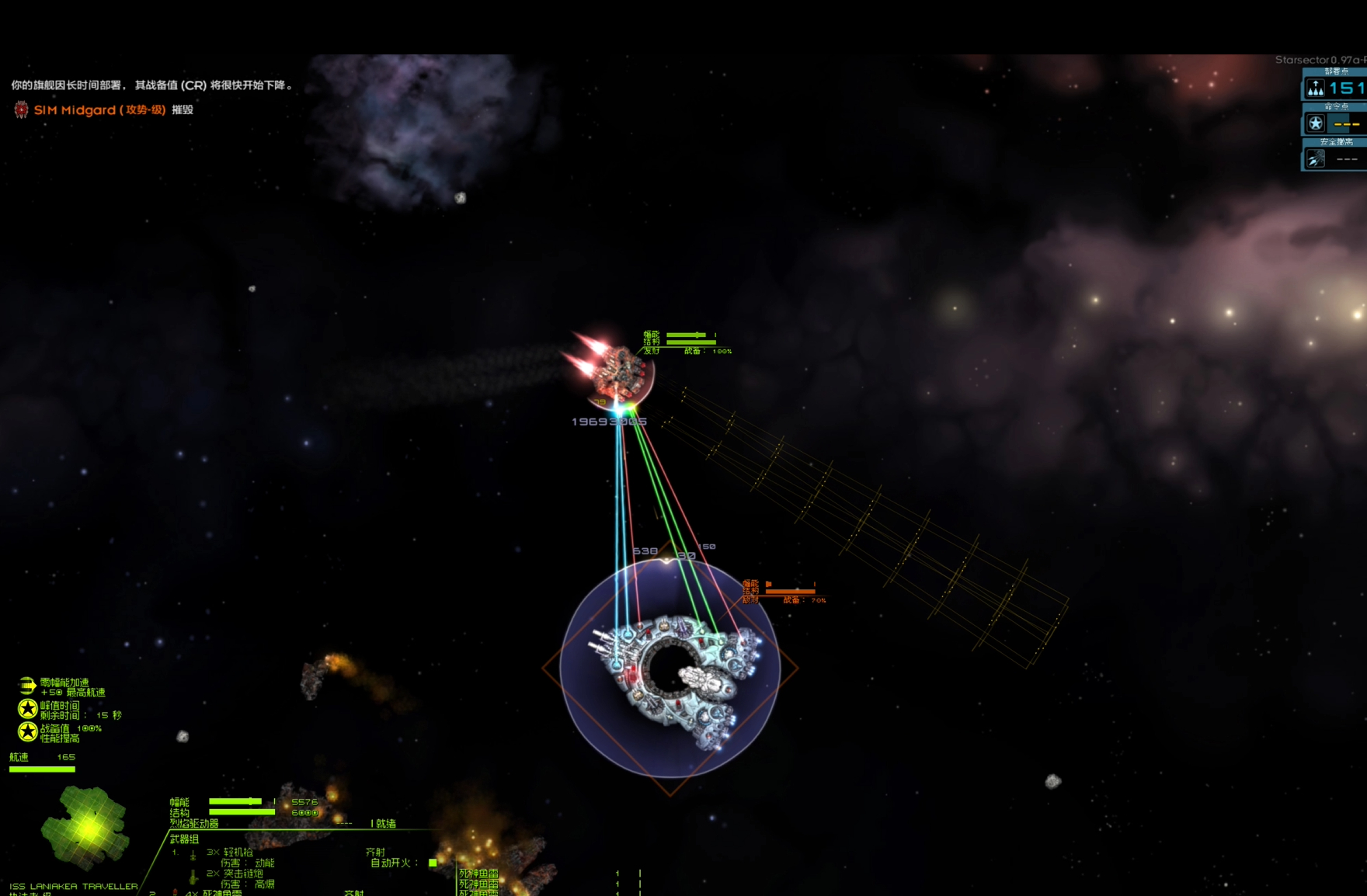Click the SIM Midgard destroyed message icon

click(21, 110)
